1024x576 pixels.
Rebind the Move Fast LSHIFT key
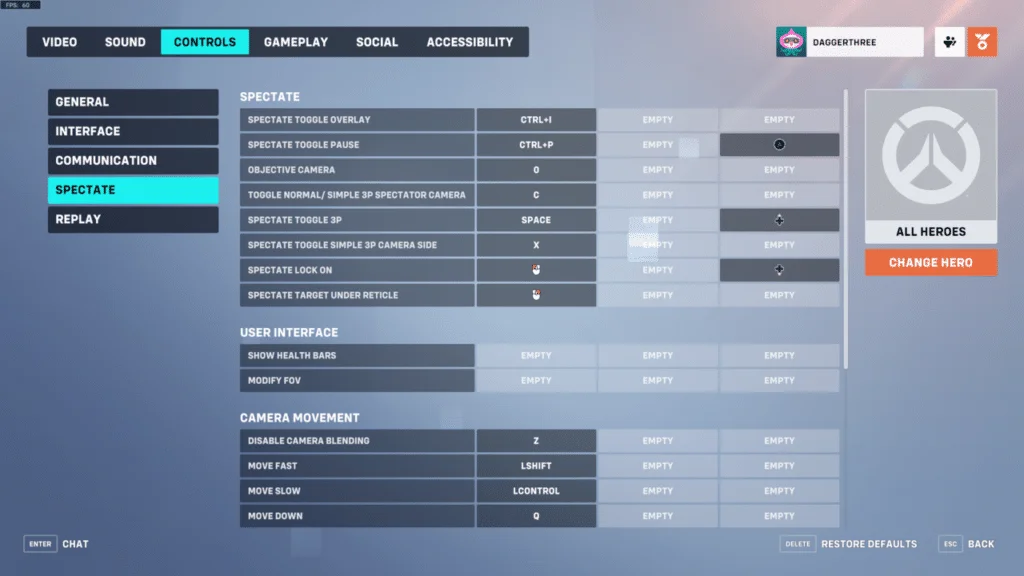pos(536,466)
